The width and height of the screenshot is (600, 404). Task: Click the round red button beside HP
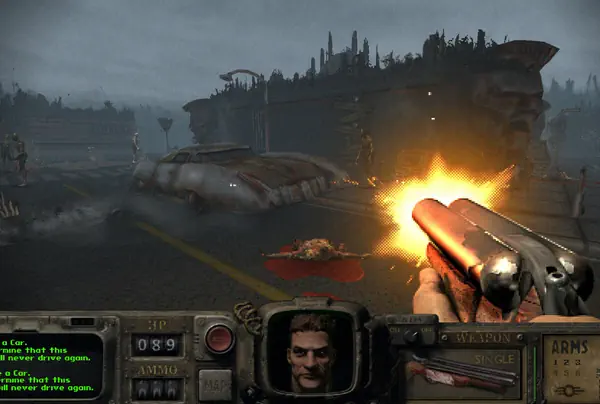(x=219, y=339)
